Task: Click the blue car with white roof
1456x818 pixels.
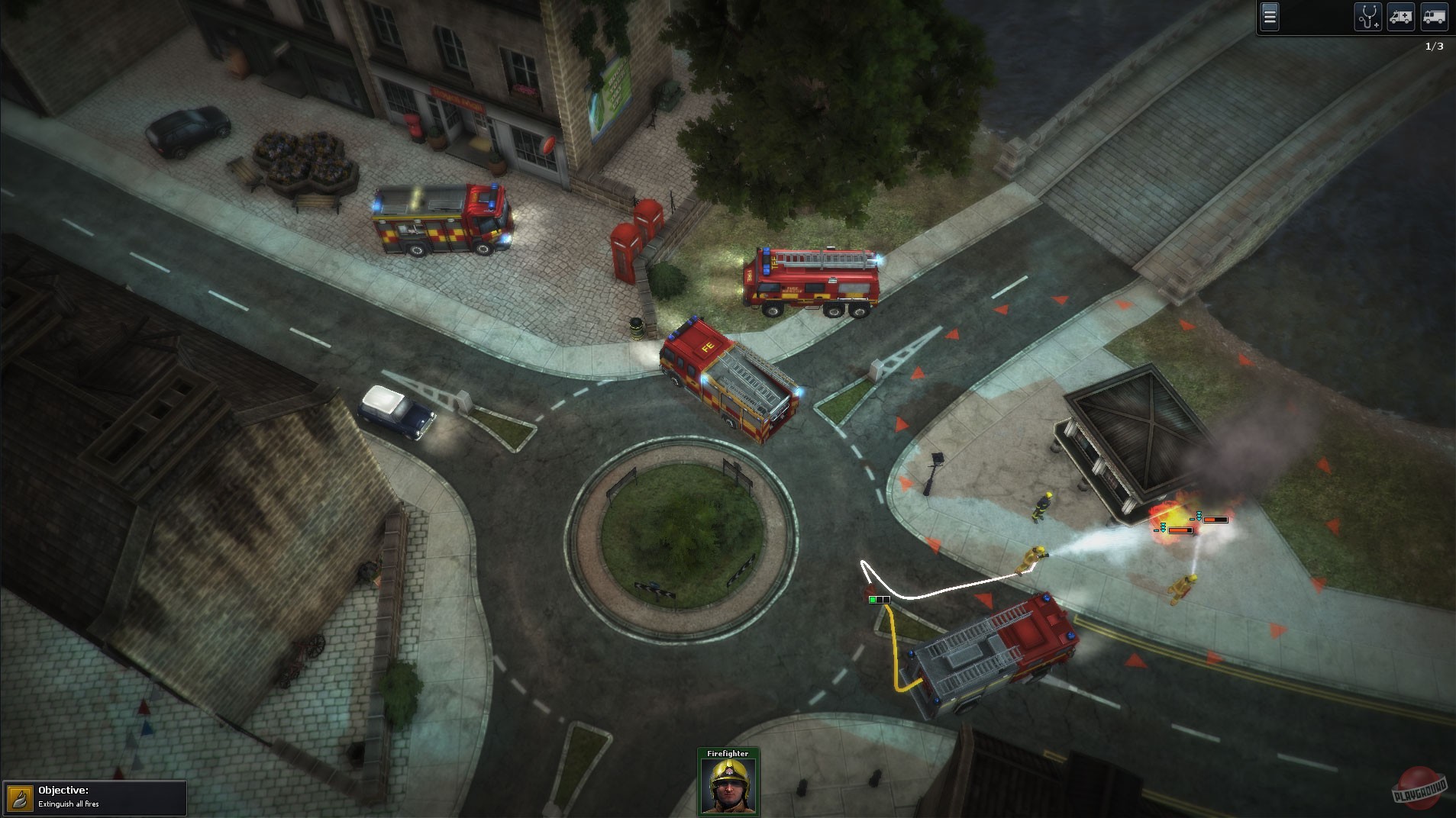Action: click(396, 413)
